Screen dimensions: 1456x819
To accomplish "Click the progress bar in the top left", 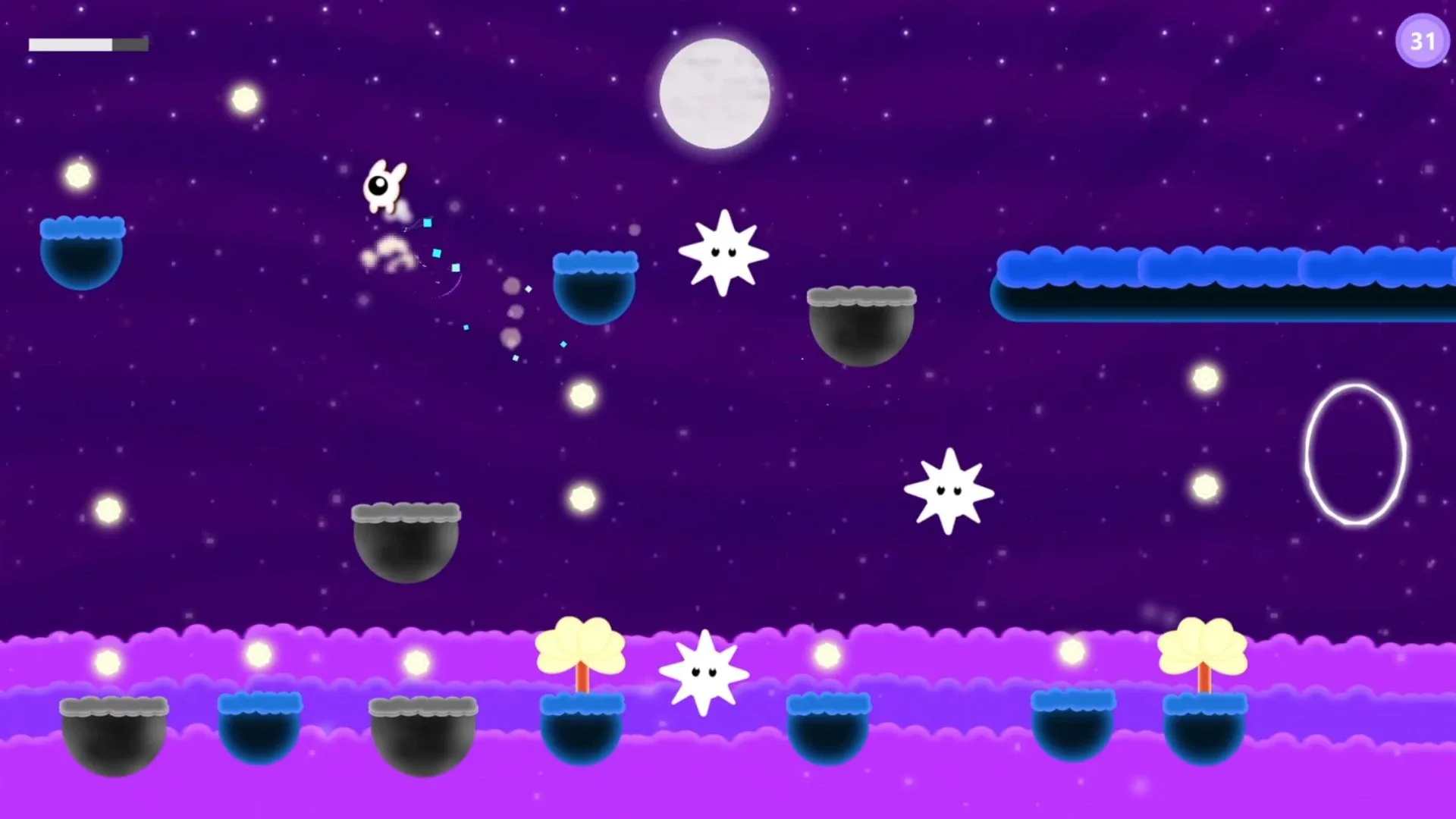I will pyautogui.click(x=87, y=44).
